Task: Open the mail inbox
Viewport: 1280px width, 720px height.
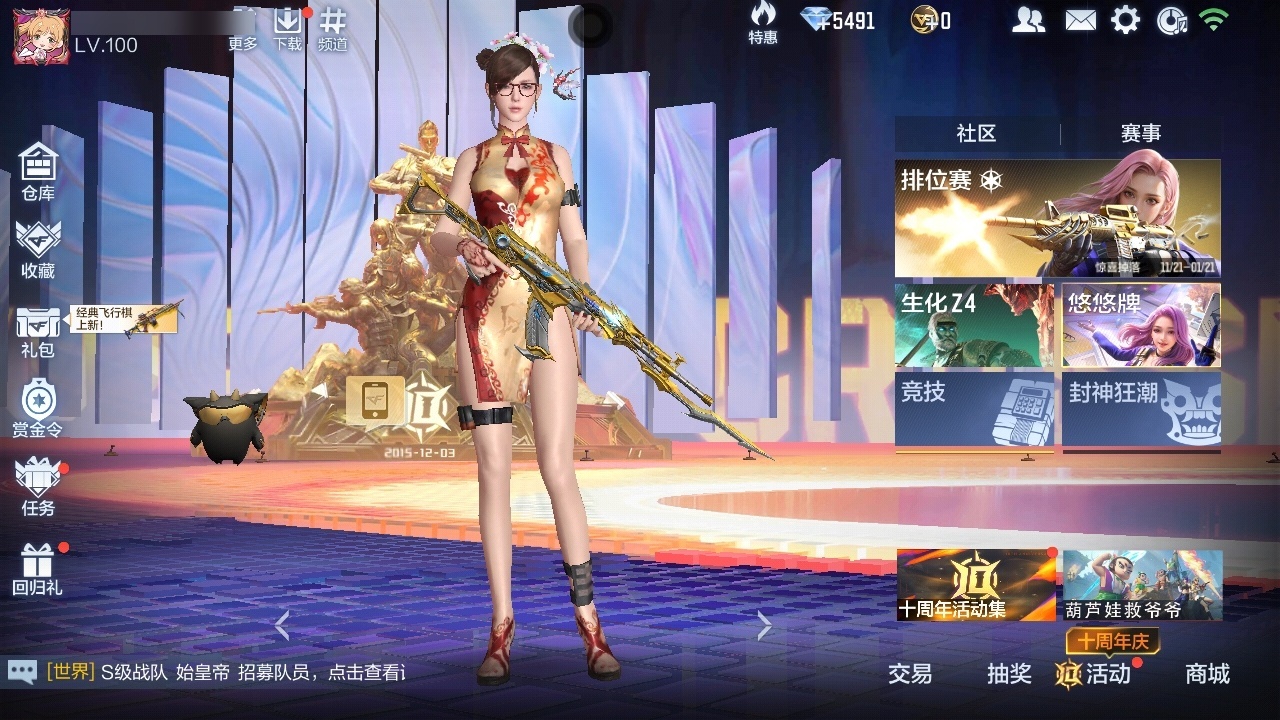Action: (1080, 20)
